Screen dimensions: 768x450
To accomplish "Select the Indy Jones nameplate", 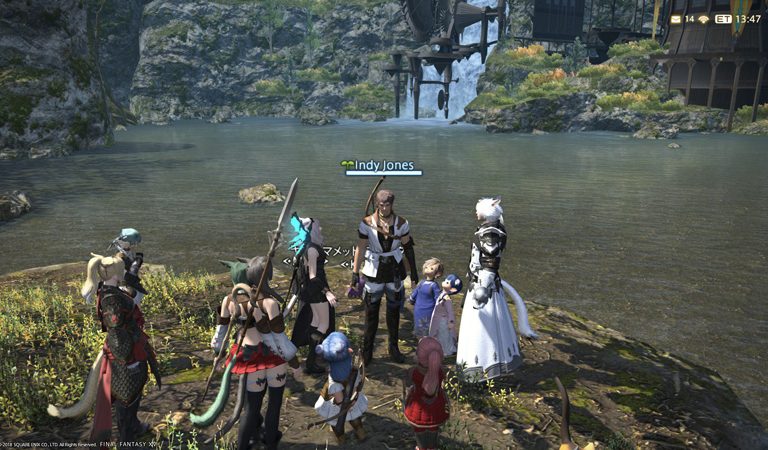I will tap(383, 165).
